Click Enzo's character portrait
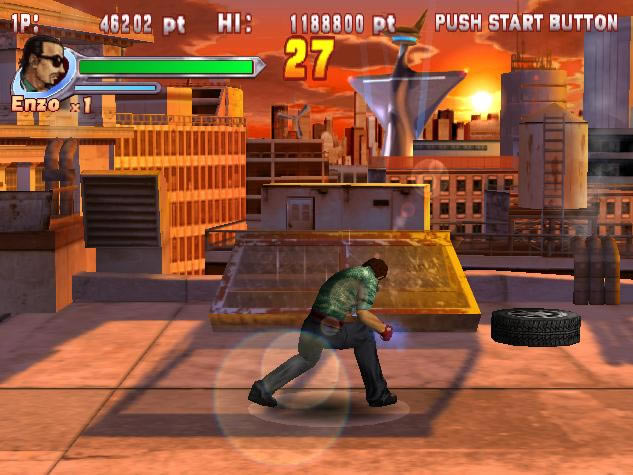Image resolution: width=633 pixels, height=475 pixels. [x=44, y=66]
